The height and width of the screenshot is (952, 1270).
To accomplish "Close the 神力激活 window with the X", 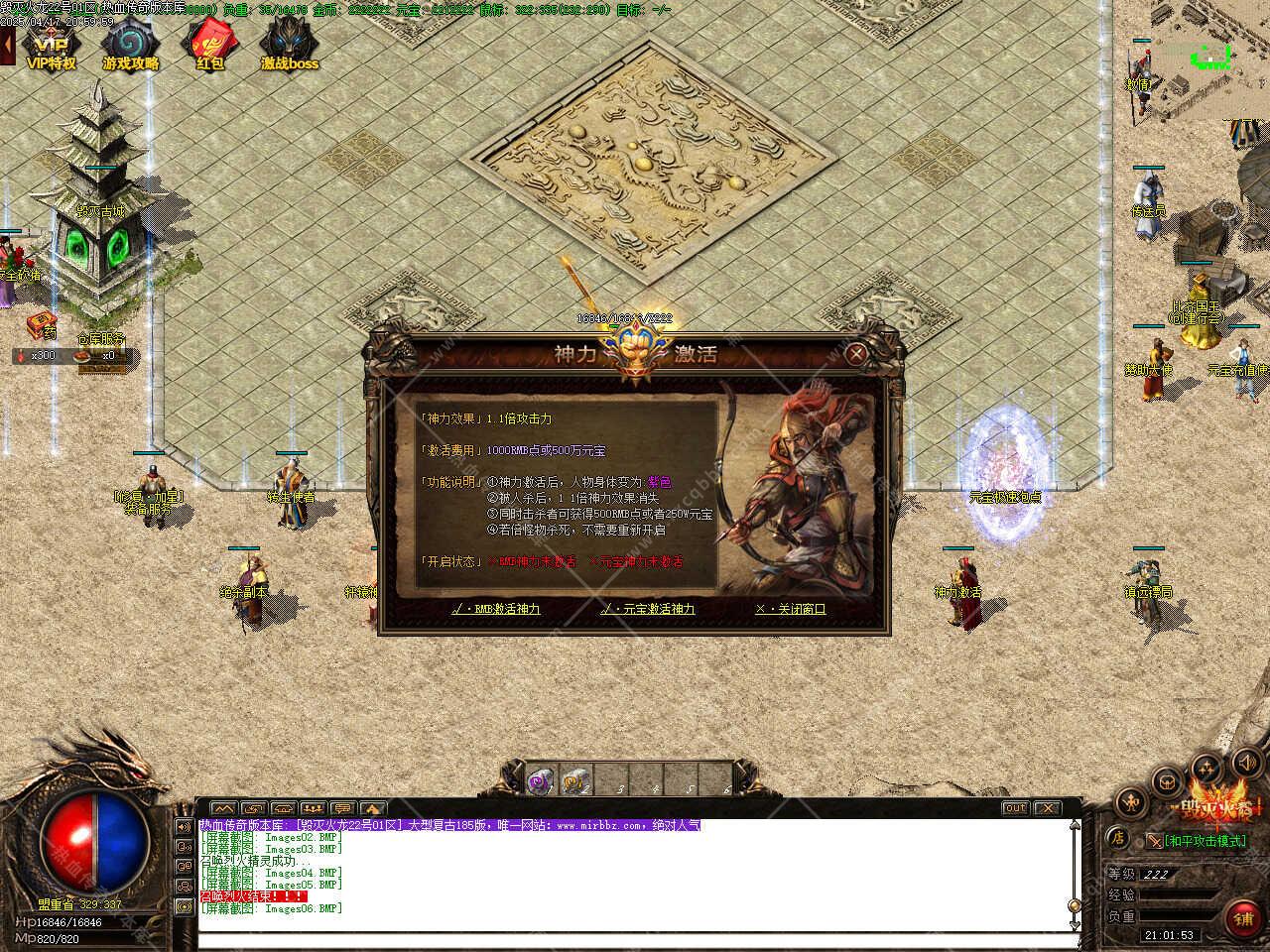I will 856,352.
